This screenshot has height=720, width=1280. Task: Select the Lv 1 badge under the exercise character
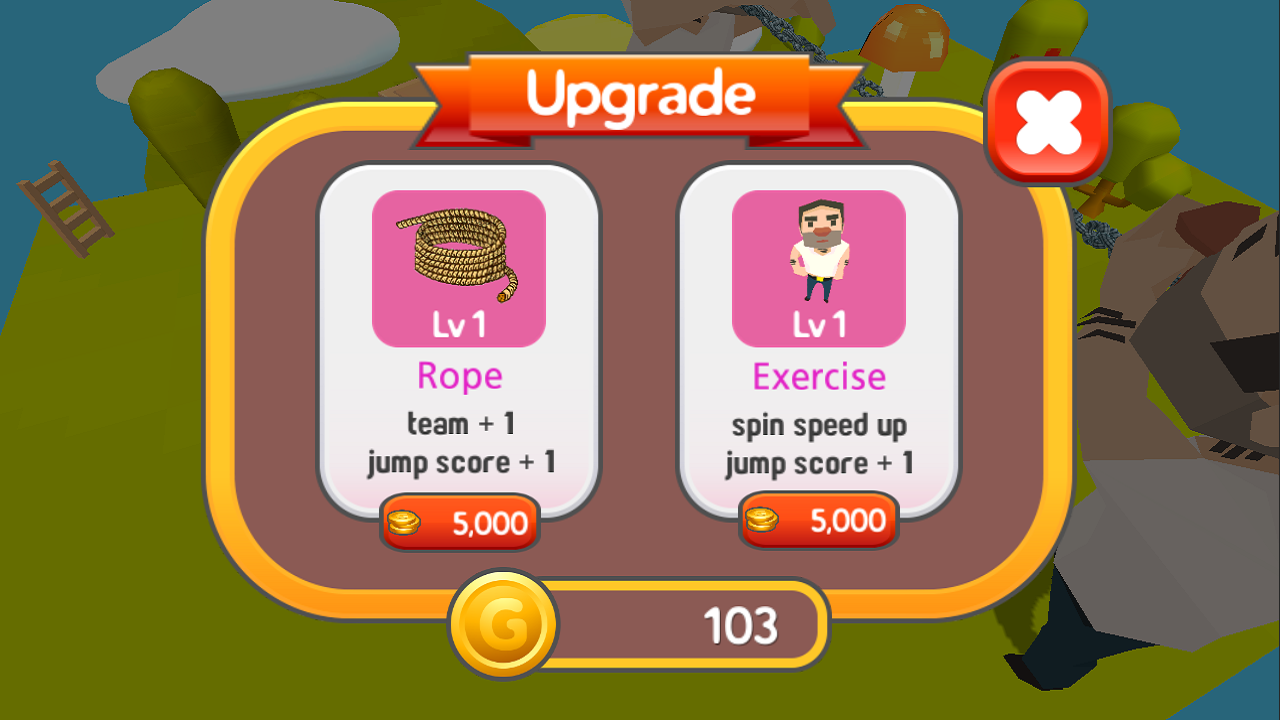click(818, 323)
